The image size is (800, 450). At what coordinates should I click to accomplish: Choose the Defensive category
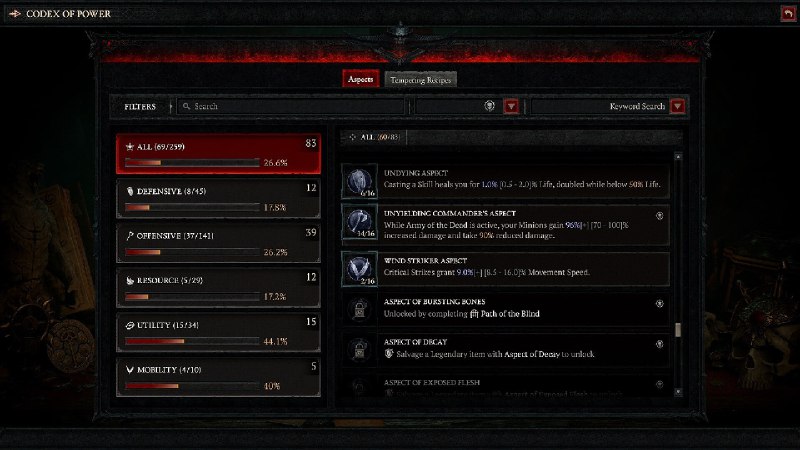(218, 196)
